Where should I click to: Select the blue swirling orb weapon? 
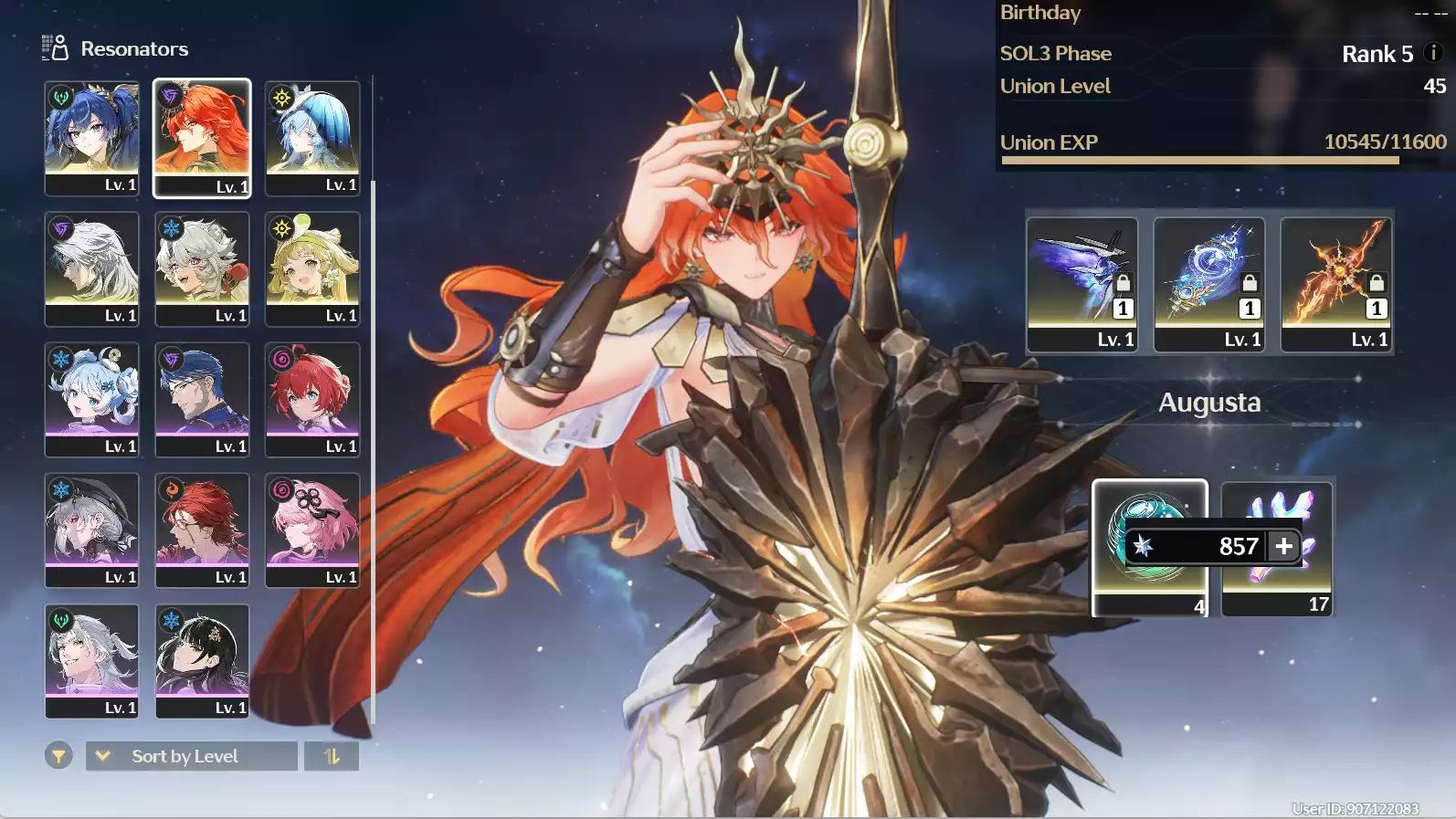coord(1208,283)
